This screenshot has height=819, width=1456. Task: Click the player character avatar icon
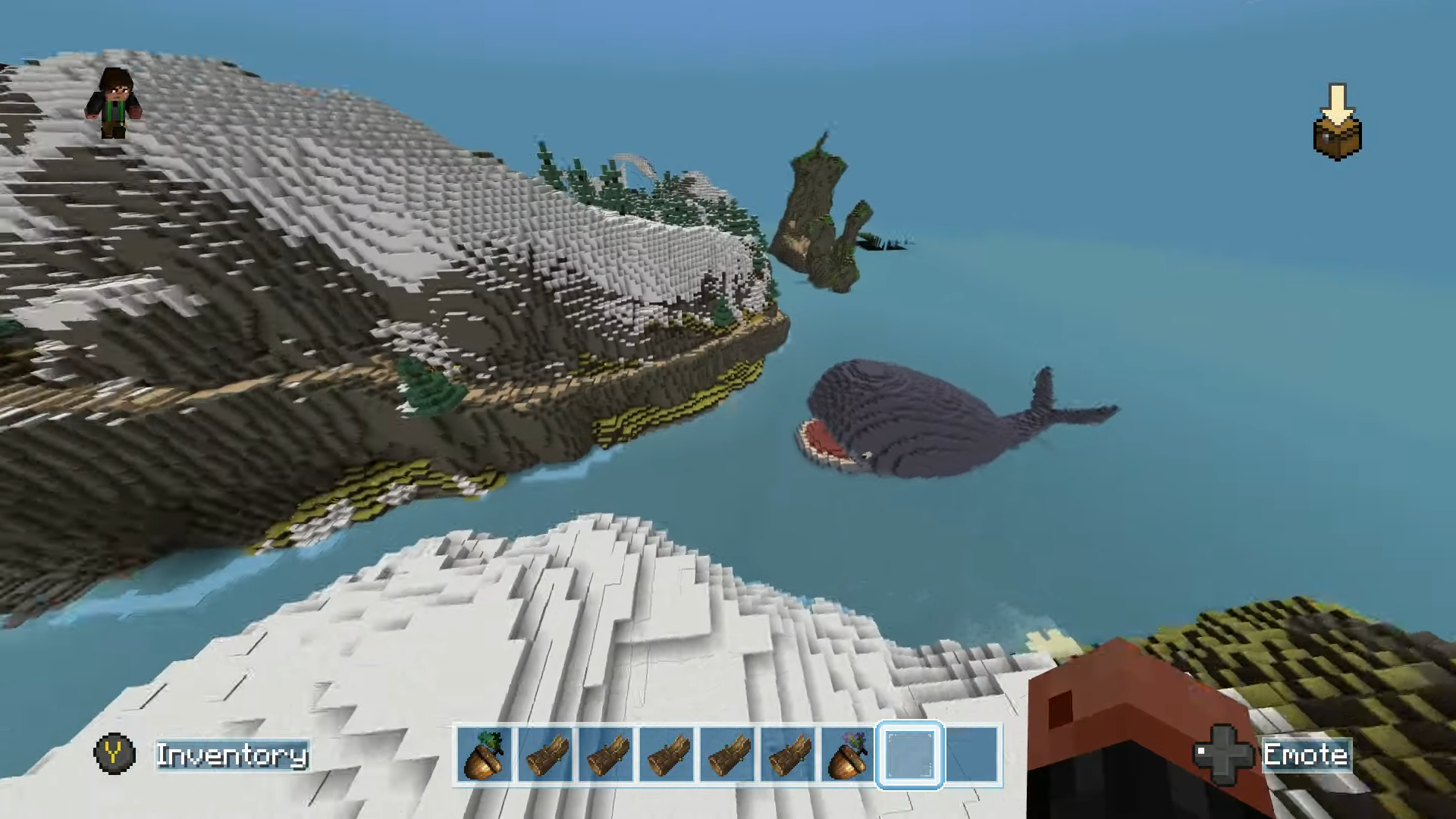pos(115,103)
